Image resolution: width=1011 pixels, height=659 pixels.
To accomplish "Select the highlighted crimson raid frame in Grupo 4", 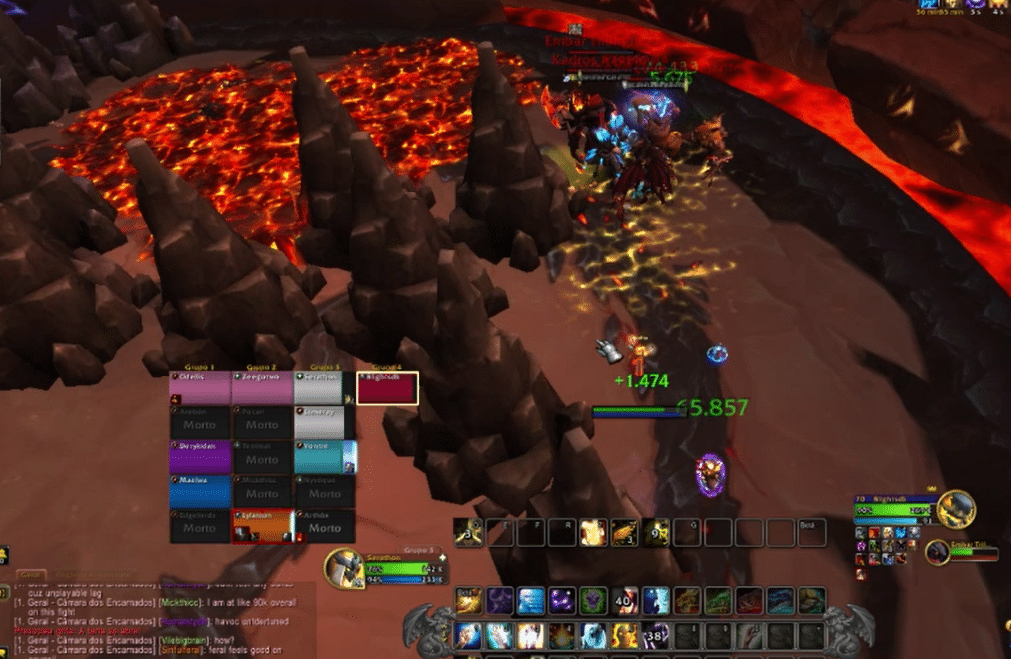I will pyautogui.click(x=387, y=389).
